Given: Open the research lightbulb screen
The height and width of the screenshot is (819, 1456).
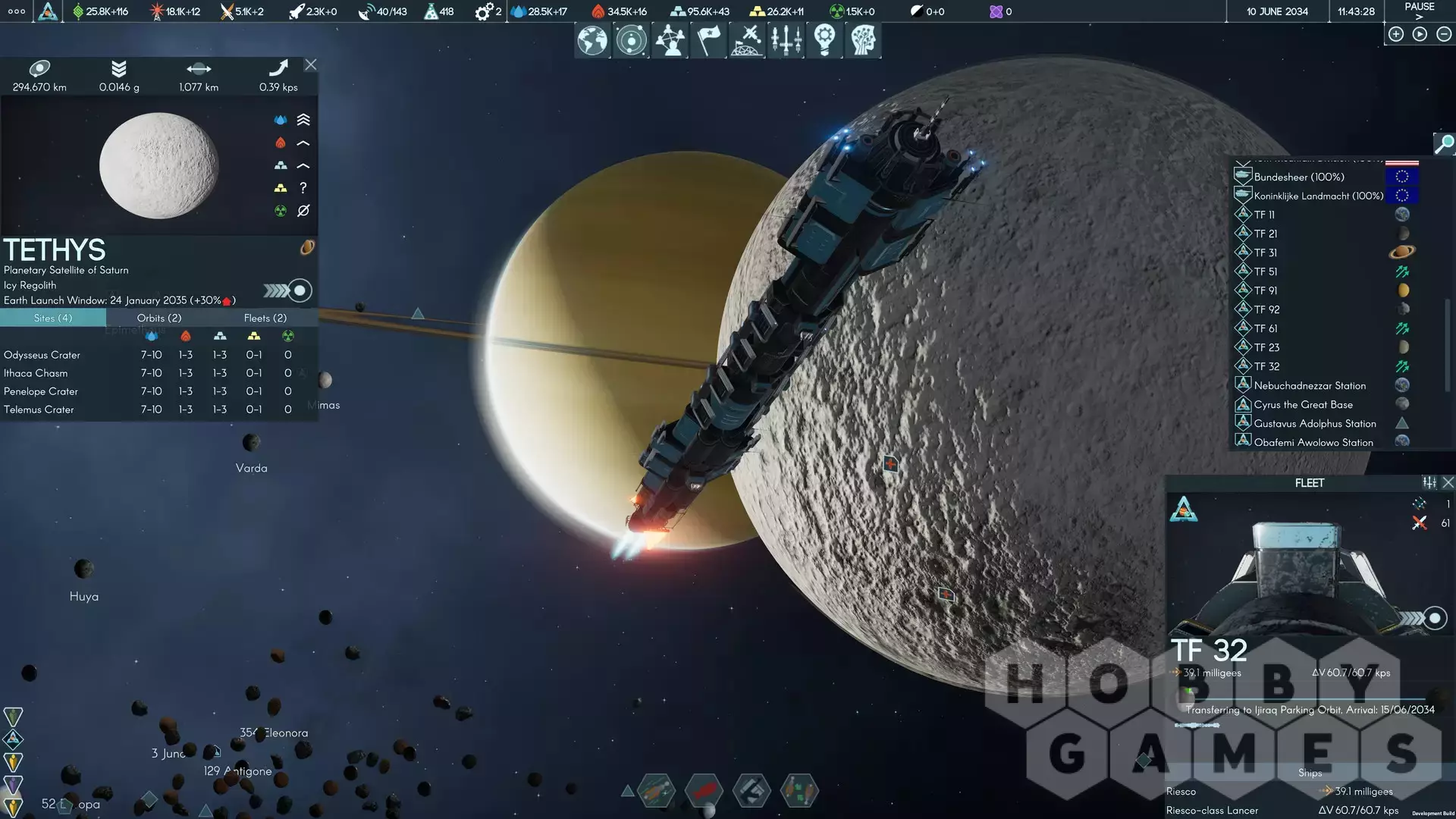Looking at the screenshot, I should point(824,40).
